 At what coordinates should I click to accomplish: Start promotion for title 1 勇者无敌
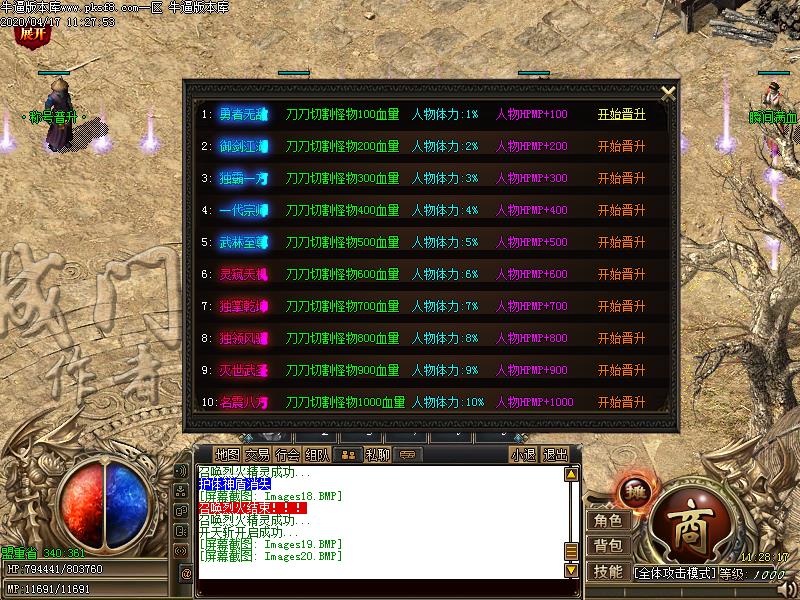[621, 114]
